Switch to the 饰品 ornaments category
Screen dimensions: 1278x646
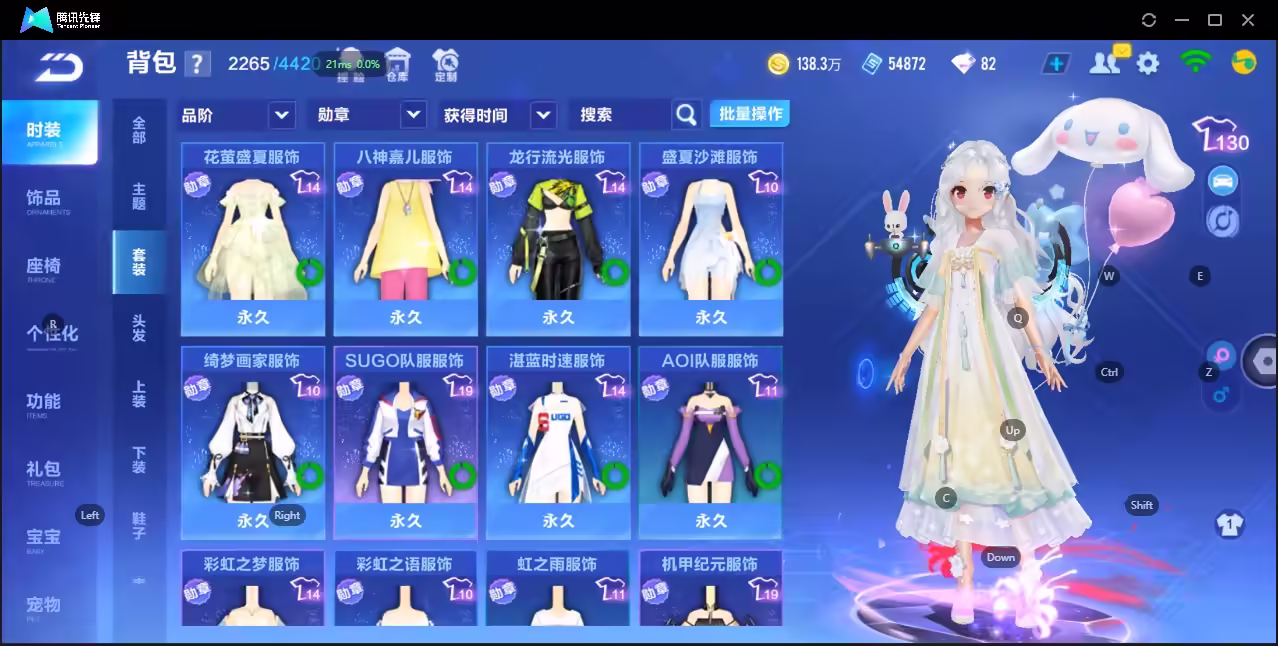pyautogui.click(x=44, y=200)
